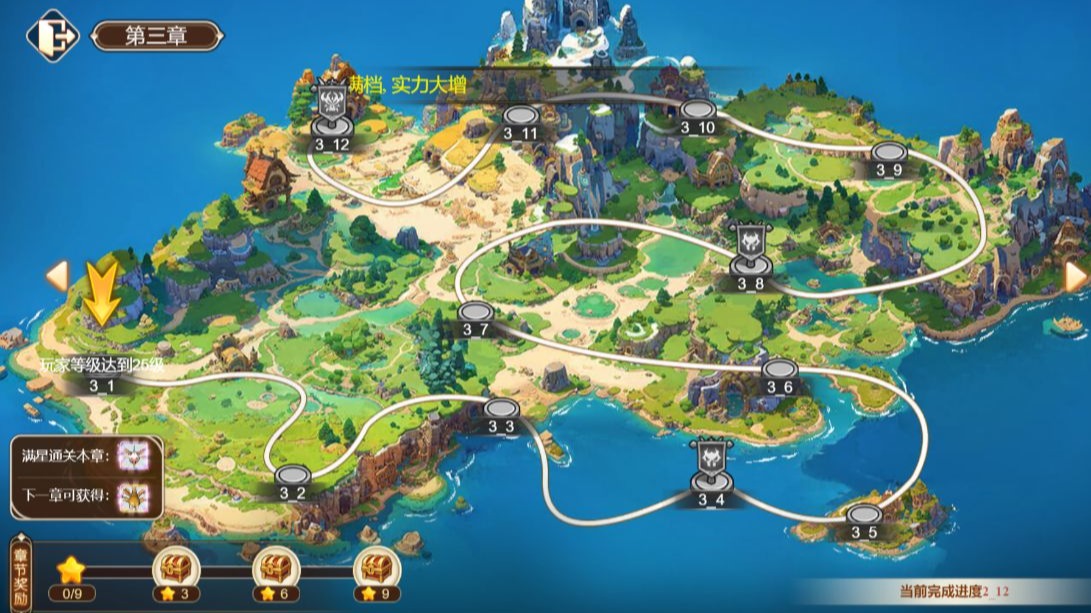
Task: Select stage node 3-9
Action: click(888, 153)
